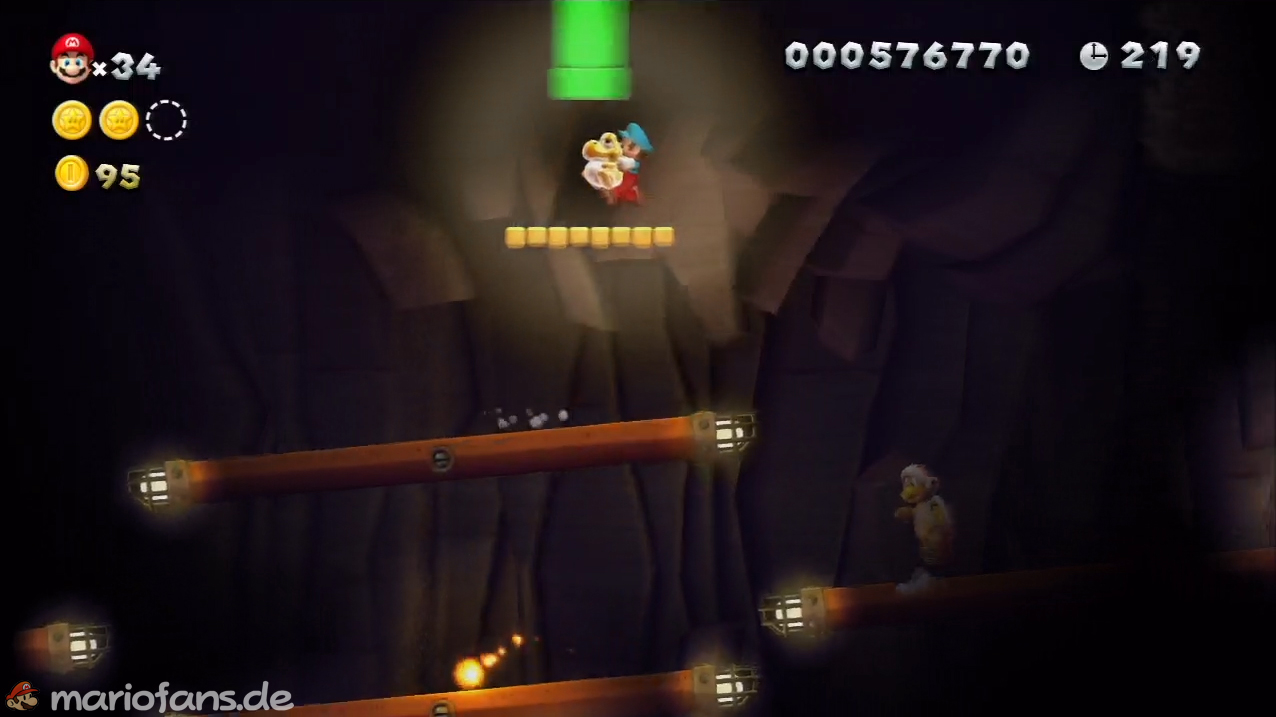Click the gold coin counter icon
The width and height of the screenshot is (1276, 717).
[71, 174]
